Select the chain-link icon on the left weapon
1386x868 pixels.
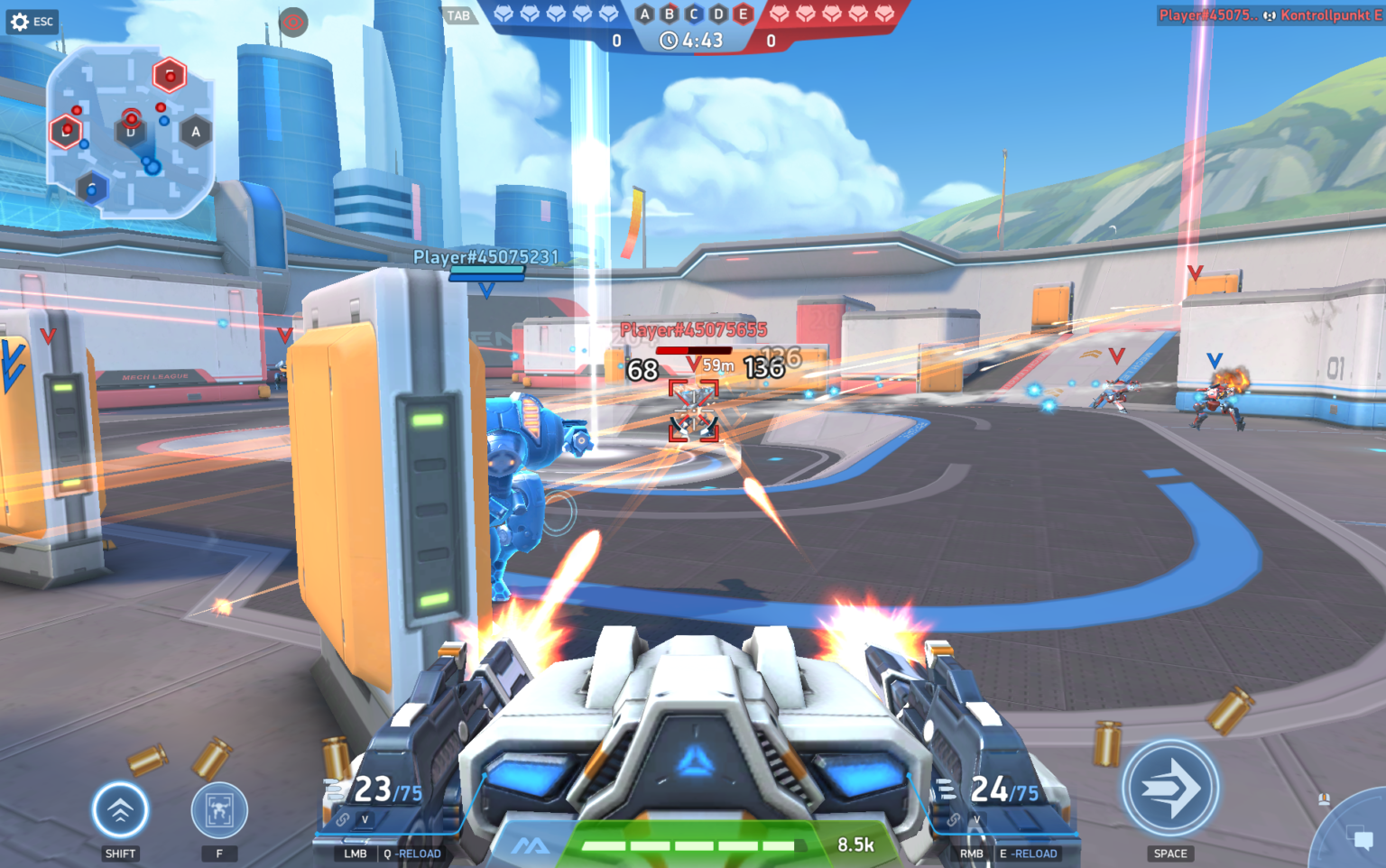pyautogui.click(x=343, y=818)
